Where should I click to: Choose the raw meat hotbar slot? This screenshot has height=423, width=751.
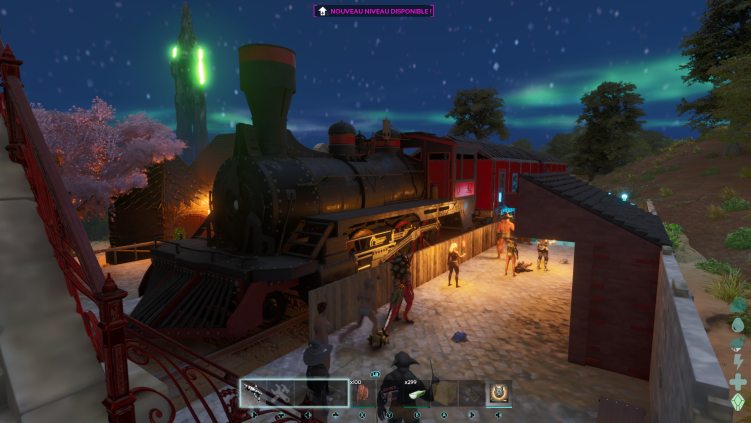tap(362, 393)
